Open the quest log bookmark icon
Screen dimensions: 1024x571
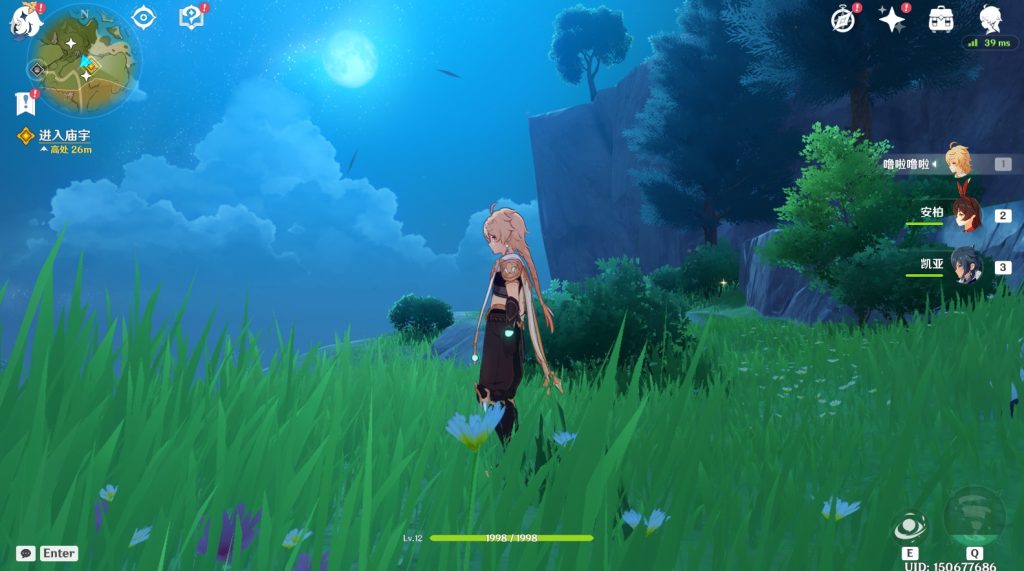tap(24, 102)
